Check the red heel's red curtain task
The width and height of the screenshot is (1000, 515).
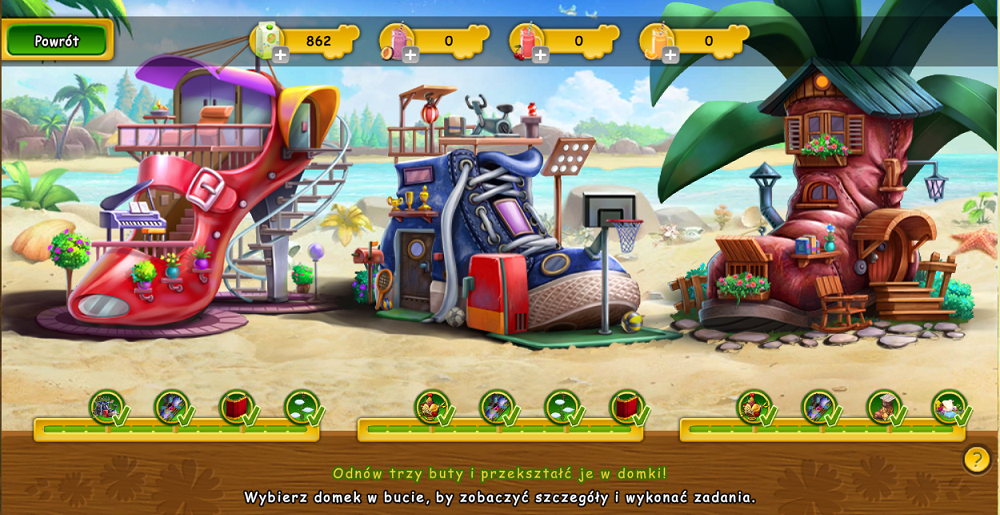[236, 407]
